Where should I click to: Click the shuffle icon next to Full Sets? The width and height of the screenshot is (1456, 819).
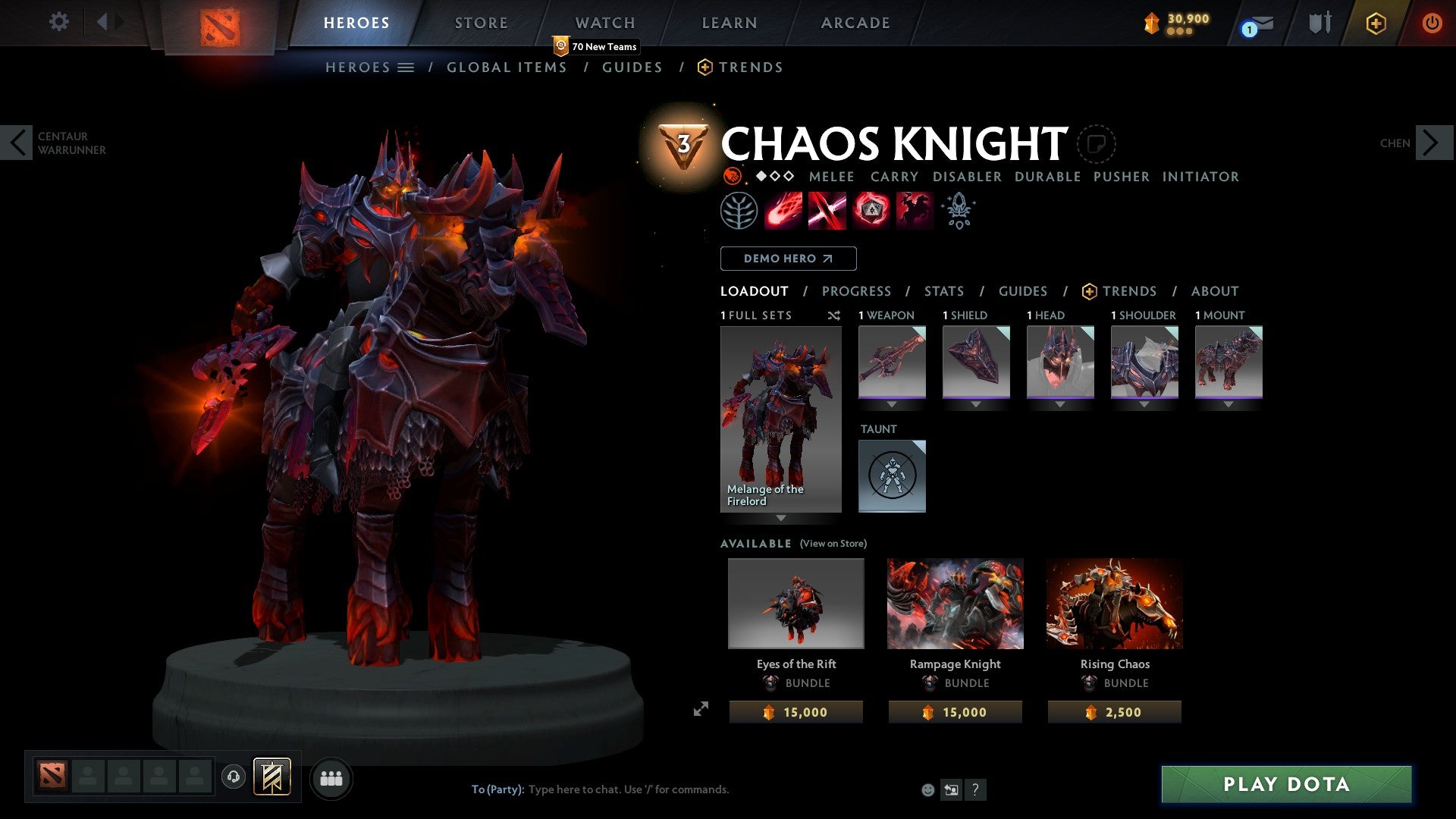click(x=834, y=315)
